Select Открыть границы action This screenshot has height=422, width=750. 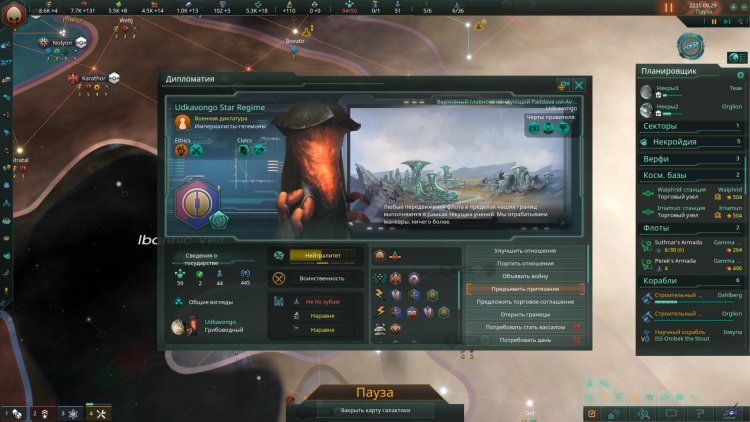click(x=524, y=315)
